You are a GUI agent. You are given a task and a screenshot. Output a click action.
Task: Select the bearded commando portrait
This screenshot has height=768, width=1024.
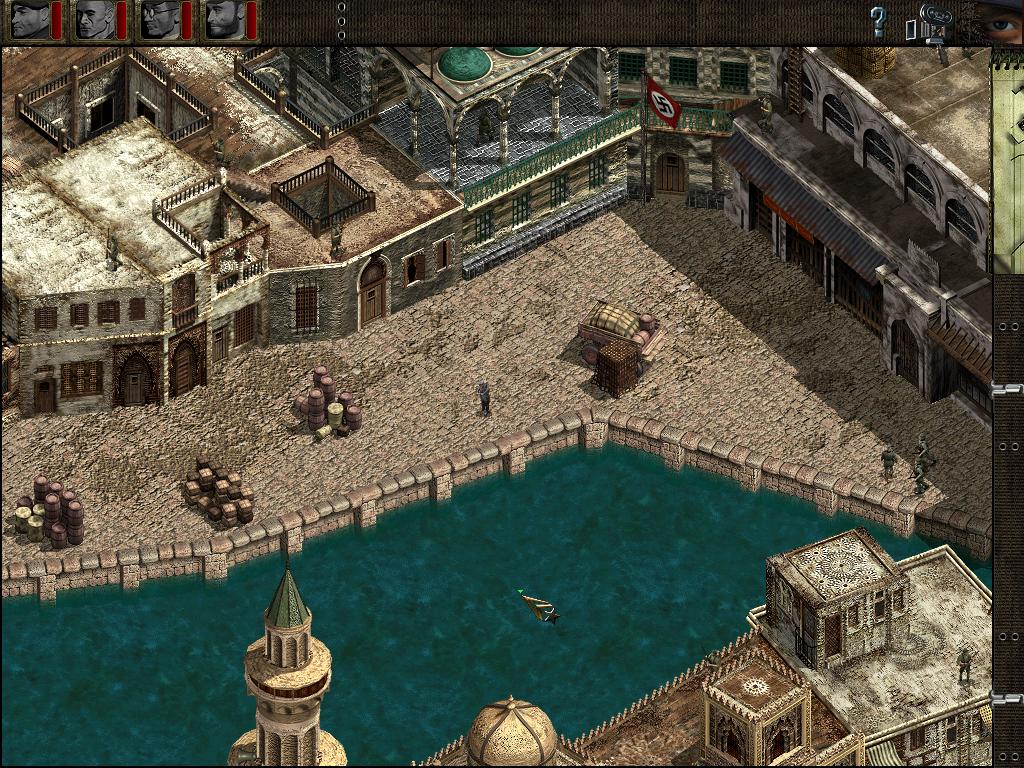(224, 20)
